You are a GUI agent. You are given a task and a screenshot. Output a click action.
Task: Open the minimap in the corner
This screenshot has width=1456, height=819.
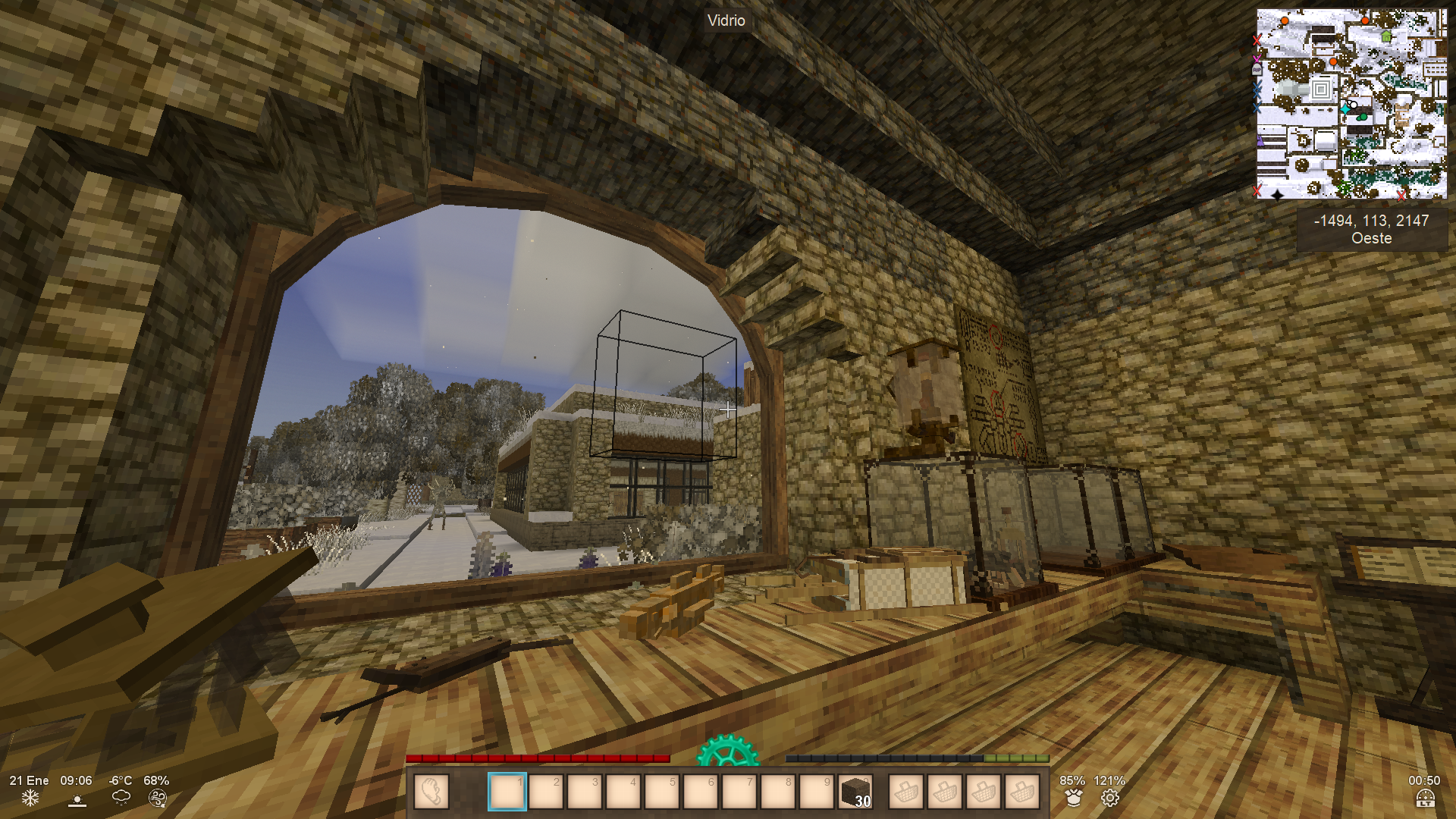pyautogui.click(x=1351, y=104)
